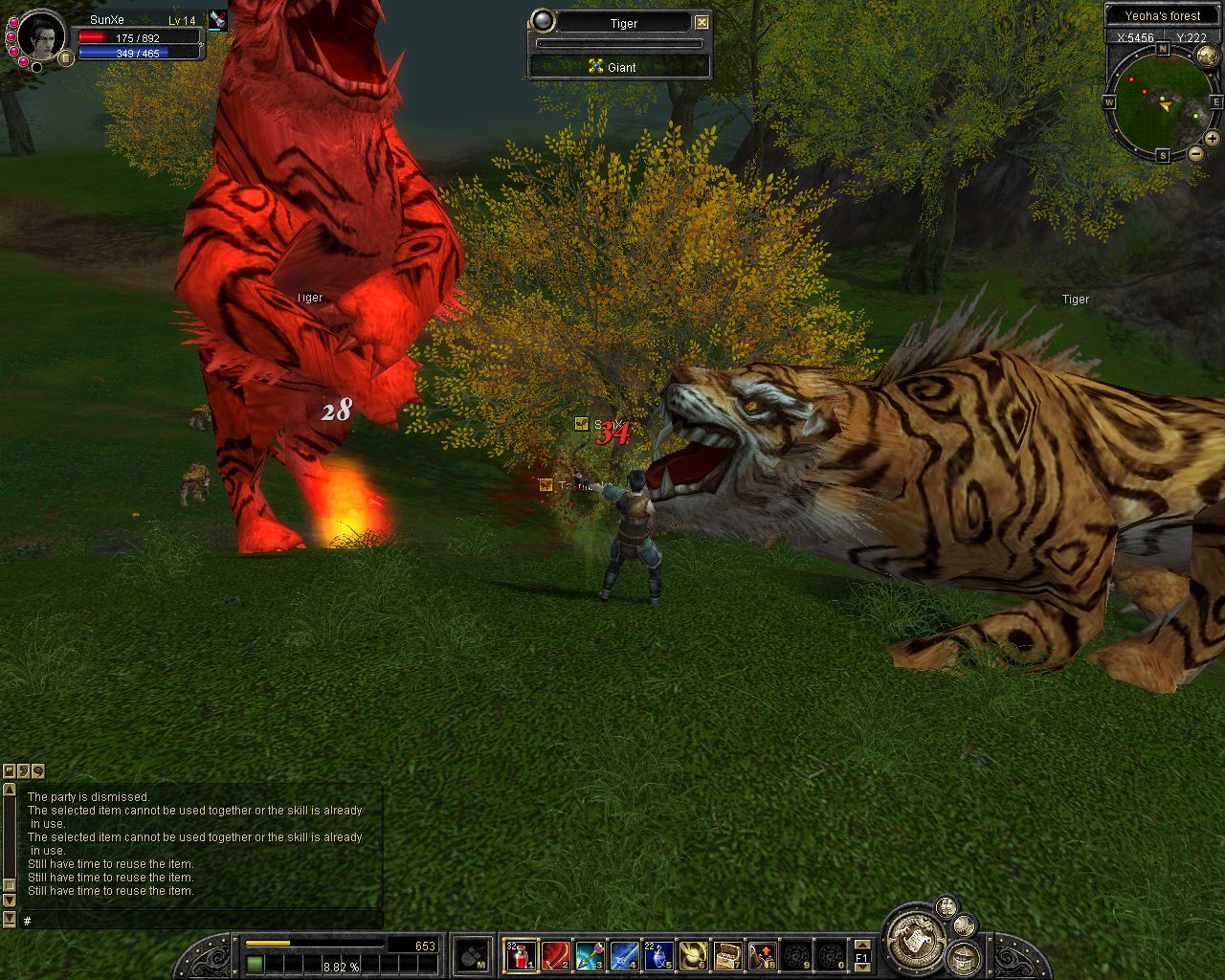Close the Tiger target window
The height and width of the screenshot is (980, 1225).
(702, 22)
